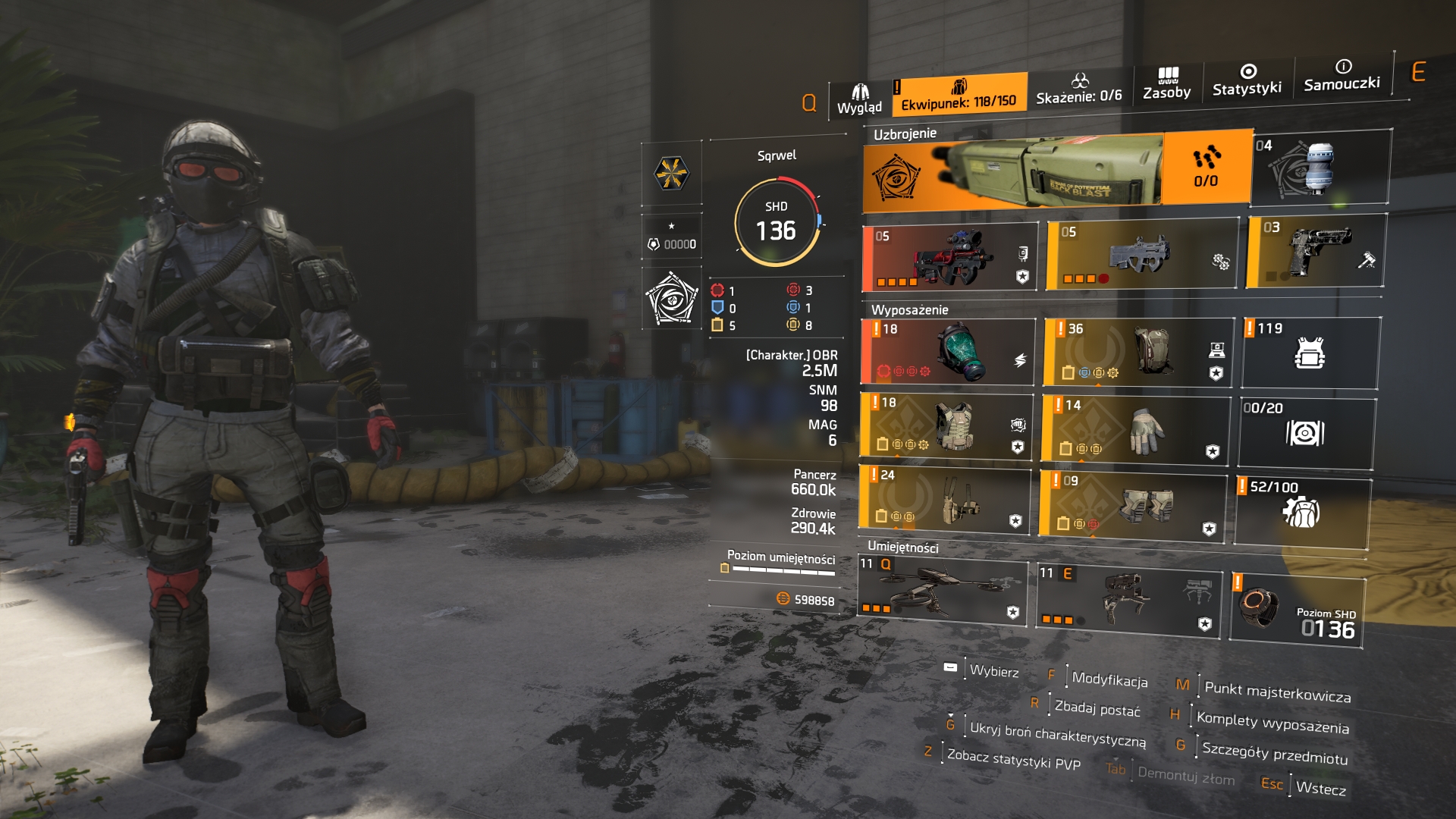Open the holster gear slot
The image size is (1456, 819).
point(945,498)
